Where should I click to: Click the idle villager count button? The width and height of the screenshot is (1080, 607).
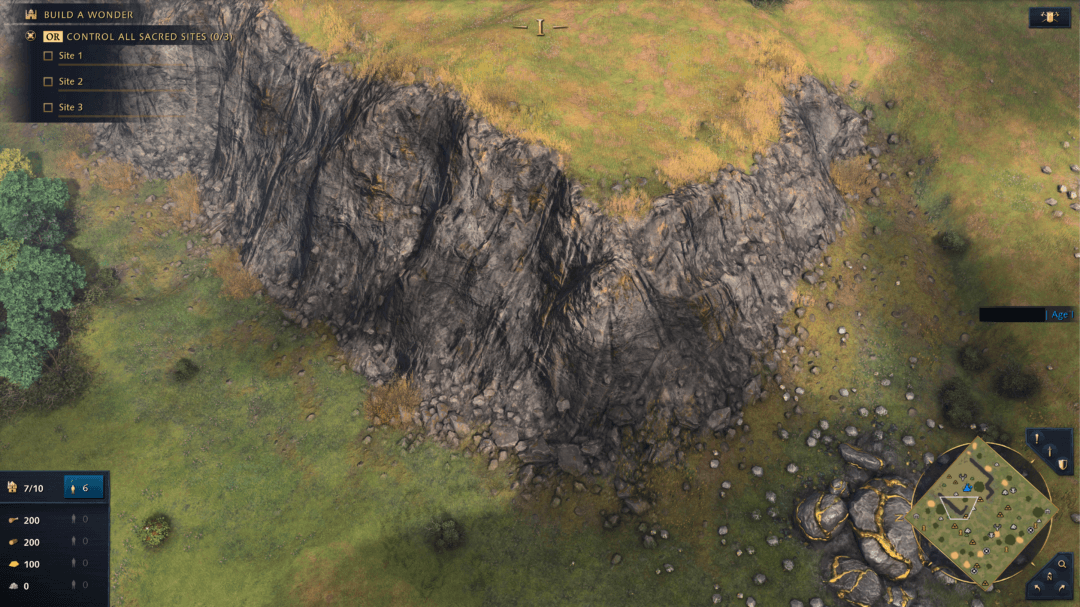pos(84,488)
